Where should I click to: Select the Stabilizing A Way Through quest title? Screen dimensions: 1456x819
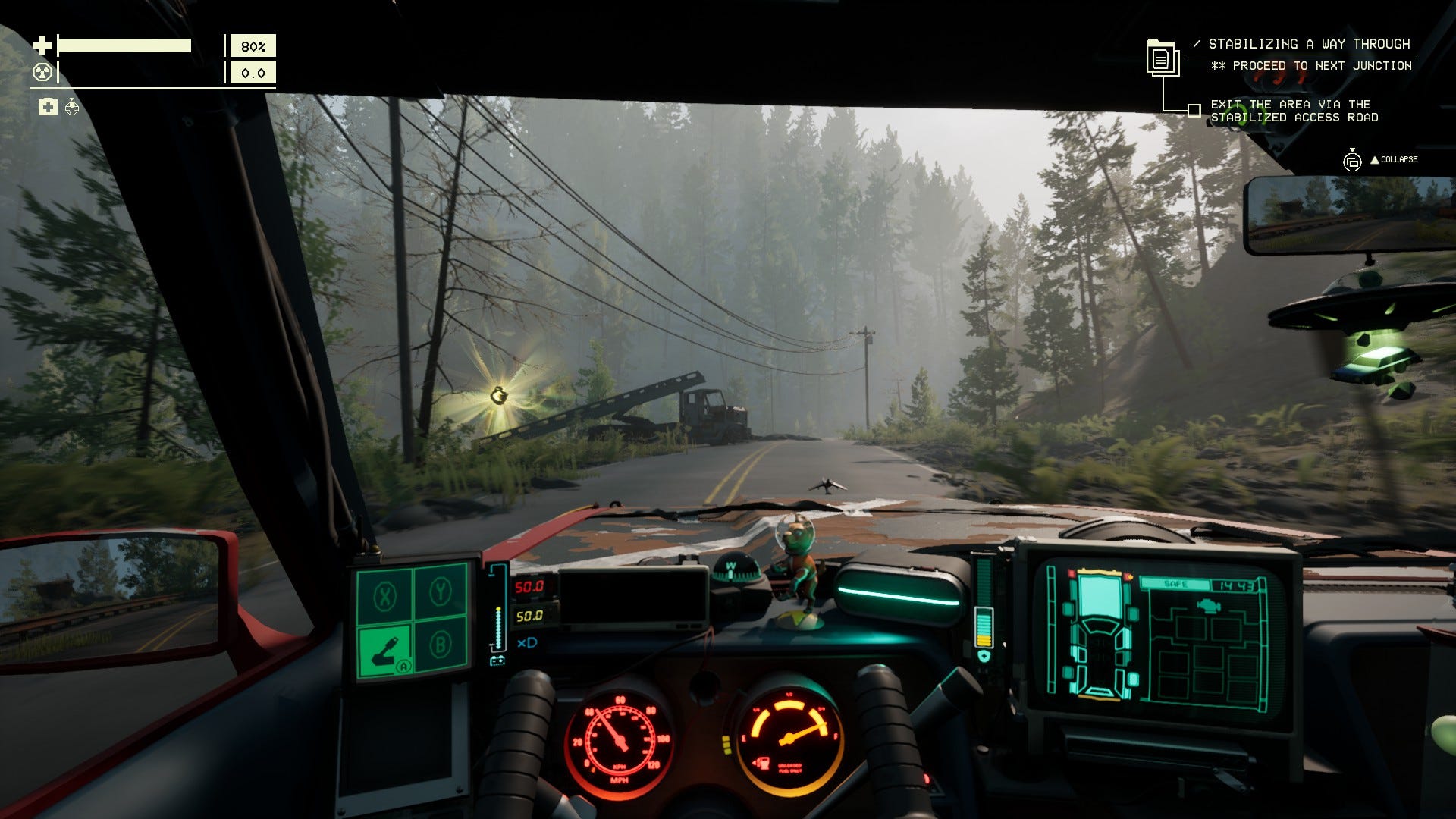(1309, 44)
